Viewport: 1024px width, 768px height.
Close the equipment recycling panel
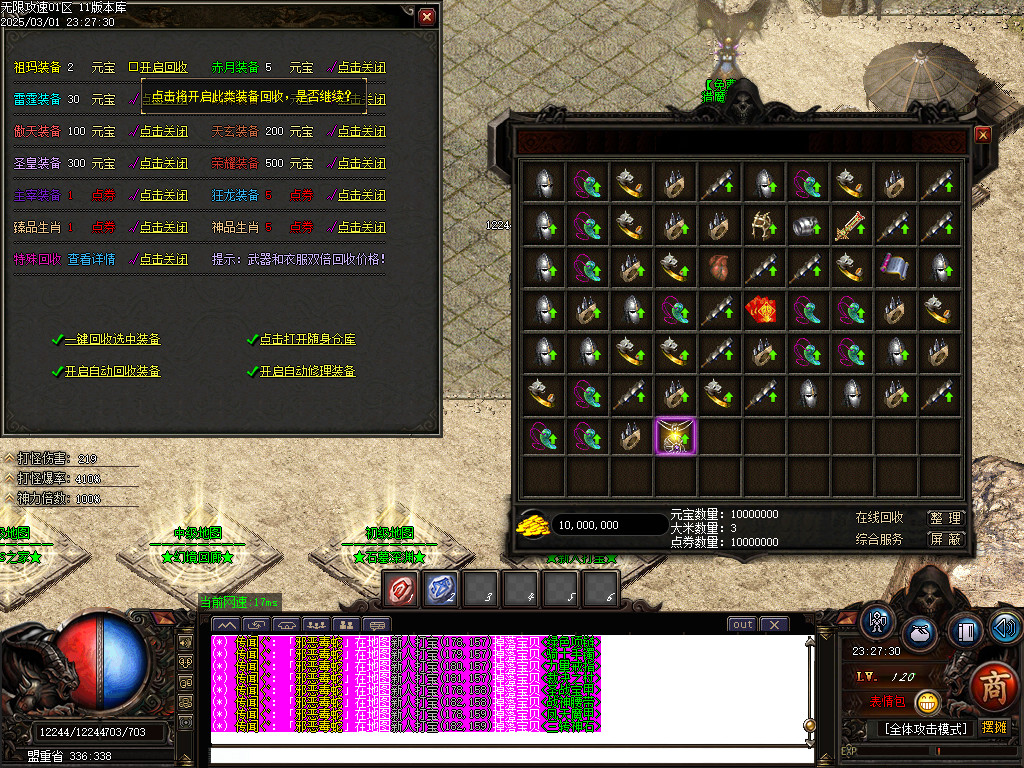pos(427,17)
